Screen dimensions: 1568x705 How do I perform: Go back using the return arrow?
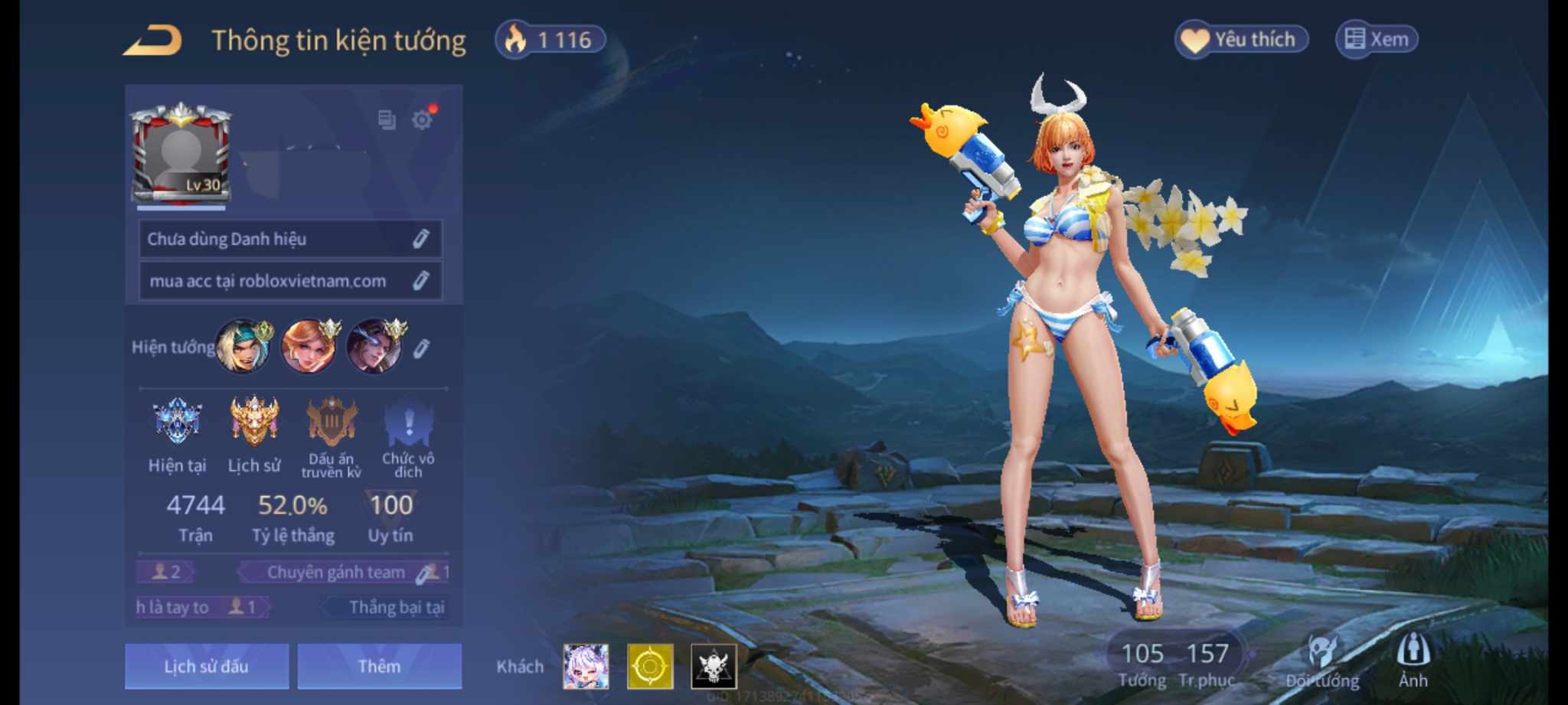(x=152, y=41)
